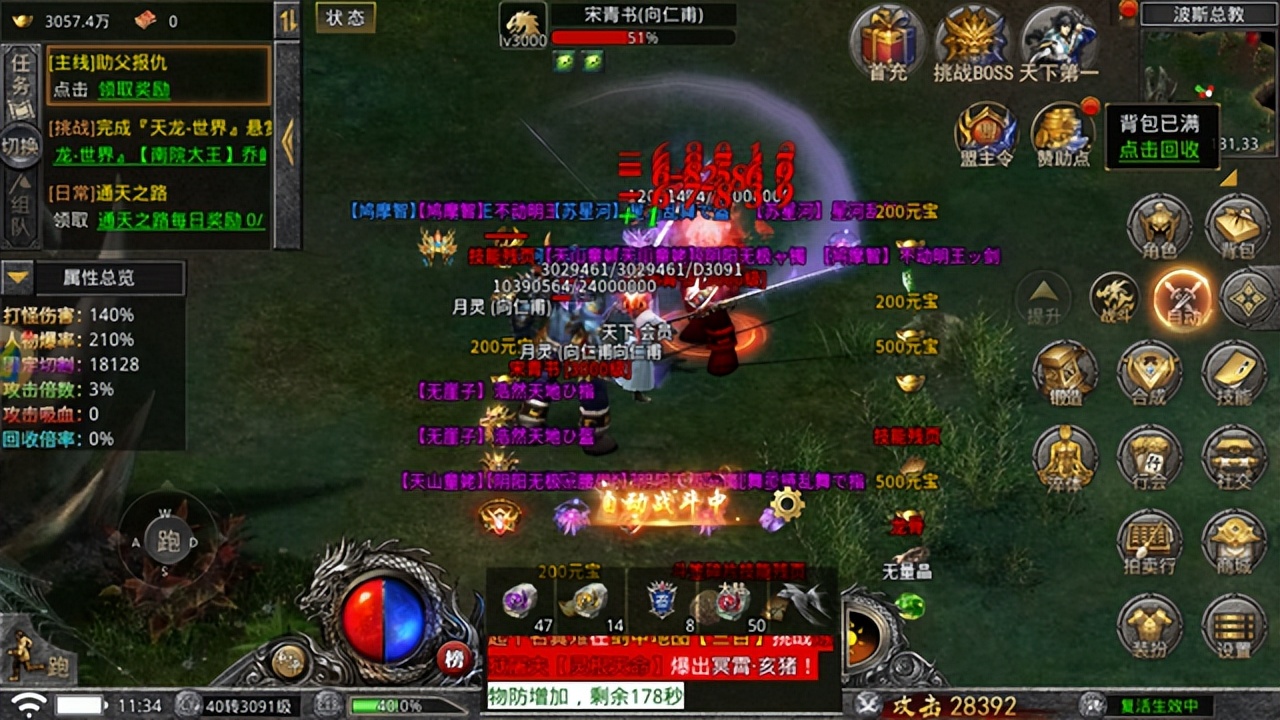
Task: Toggle 自动 auto-battle mode off
Action: click(x=1184, y=300)
